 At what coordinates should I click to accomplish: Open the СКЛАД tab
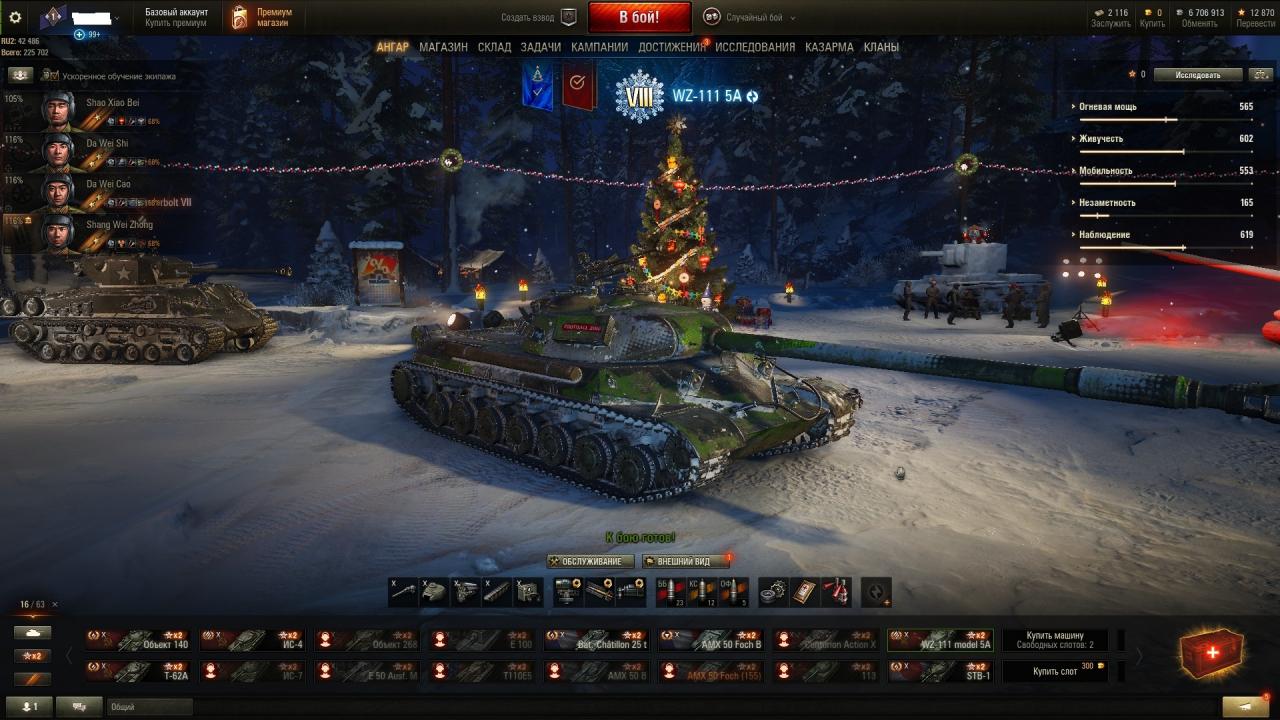coord(494,47)
